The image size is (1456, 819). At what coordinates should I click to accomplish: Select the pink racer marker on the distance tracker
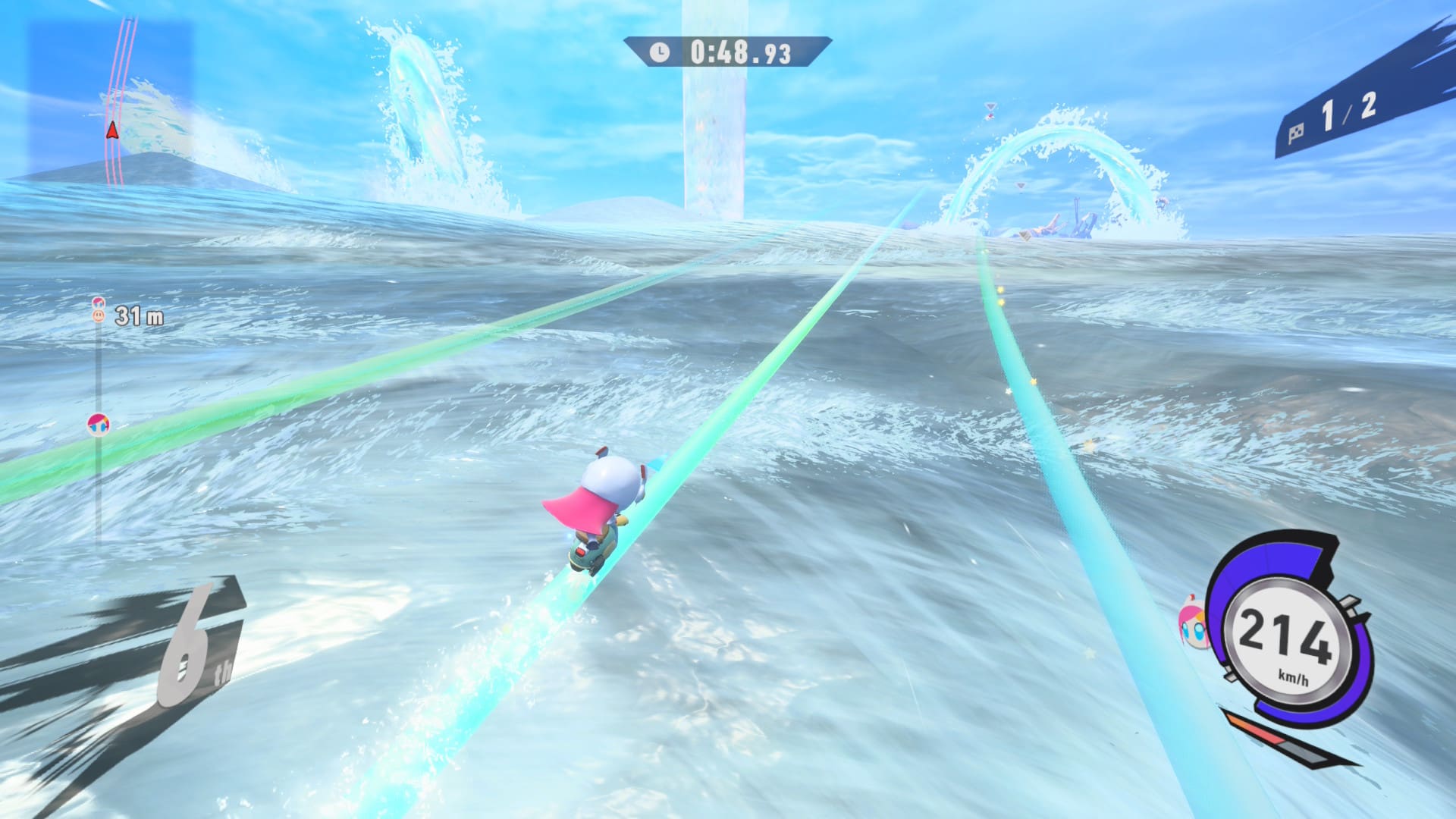(x=98, y=424)
